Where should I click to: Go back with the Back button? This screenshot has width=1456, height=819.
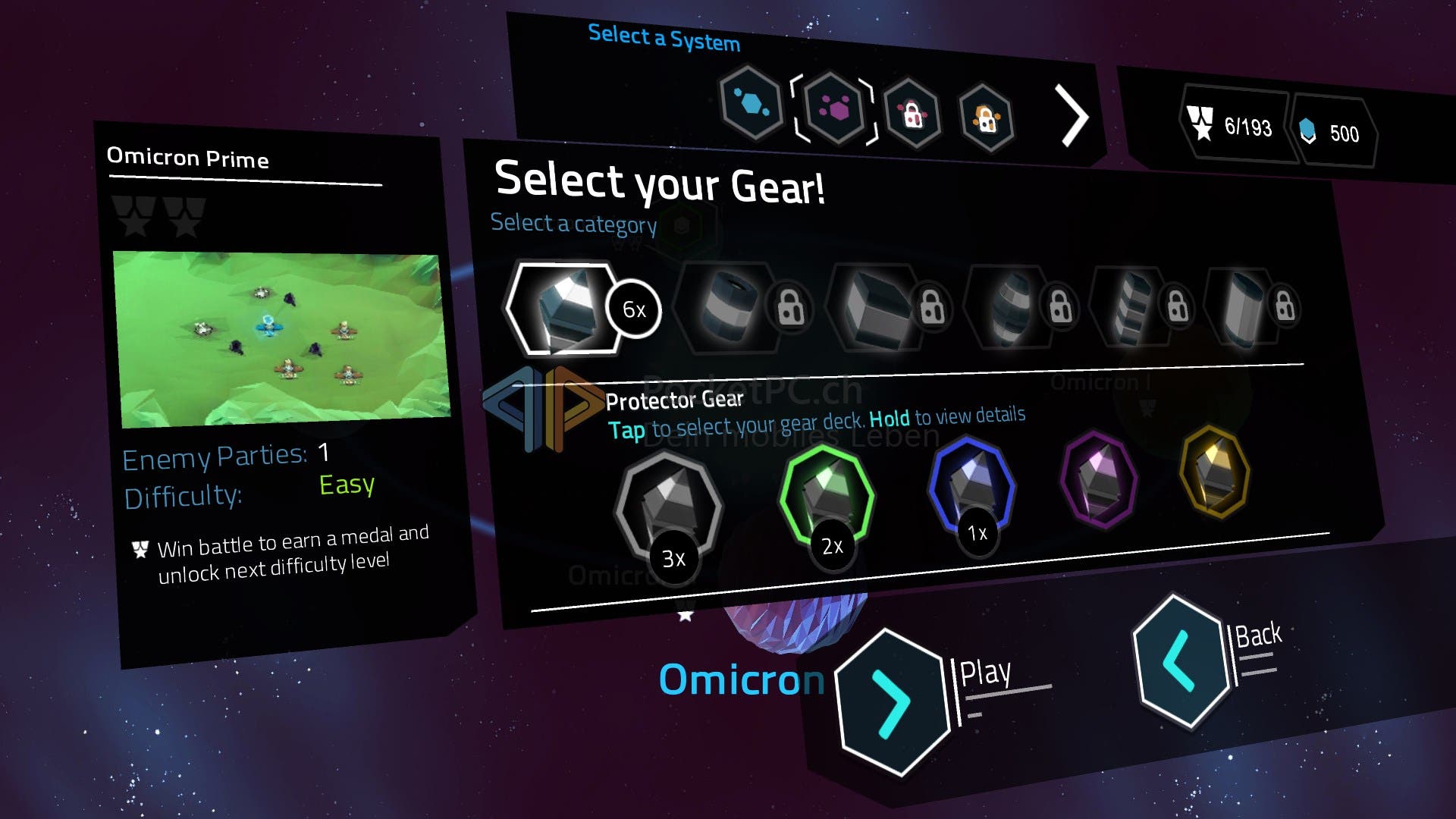click(x=1181, y=661)
